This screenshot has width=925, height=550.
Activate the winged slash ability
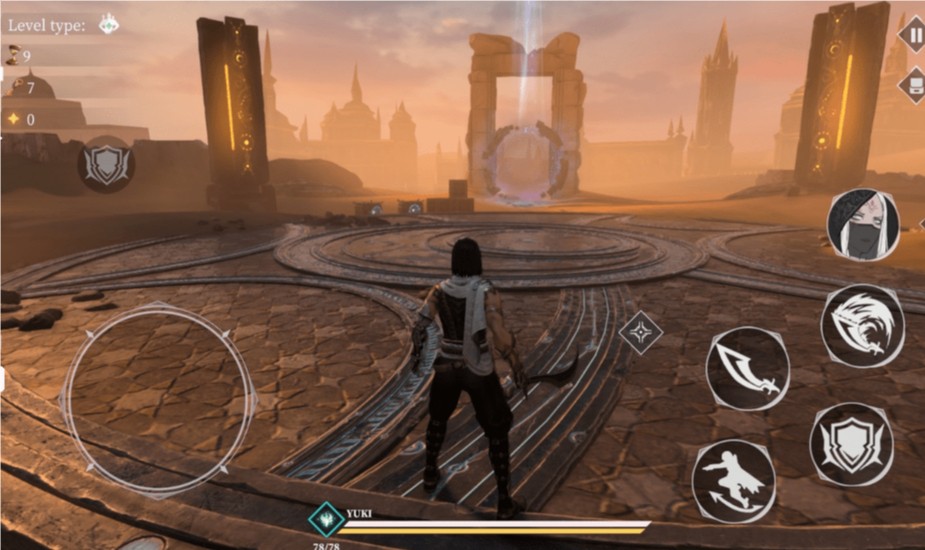(x=862, y=326)
